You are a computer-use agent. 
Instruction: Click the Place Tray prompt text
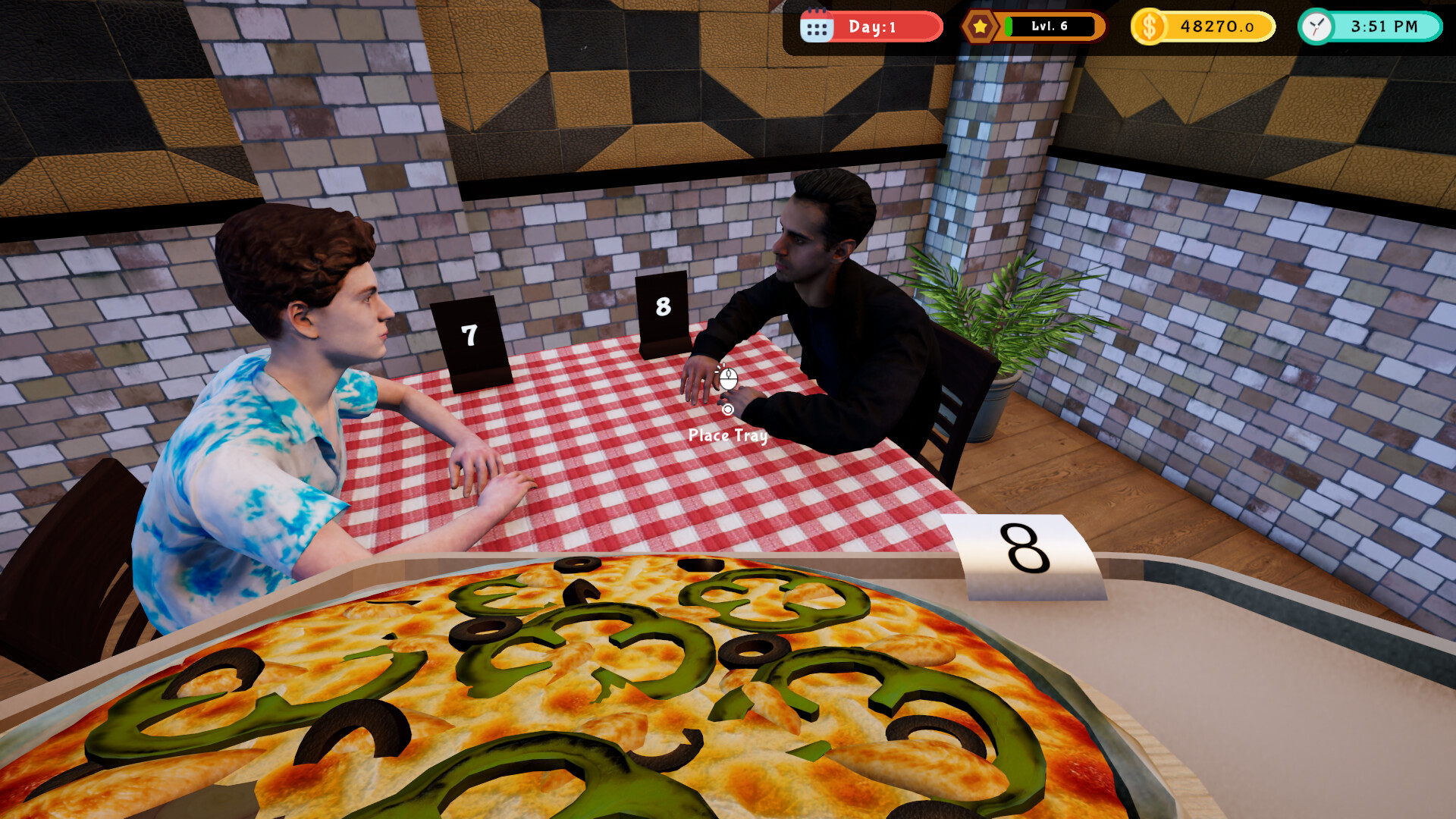pos(726,436)
